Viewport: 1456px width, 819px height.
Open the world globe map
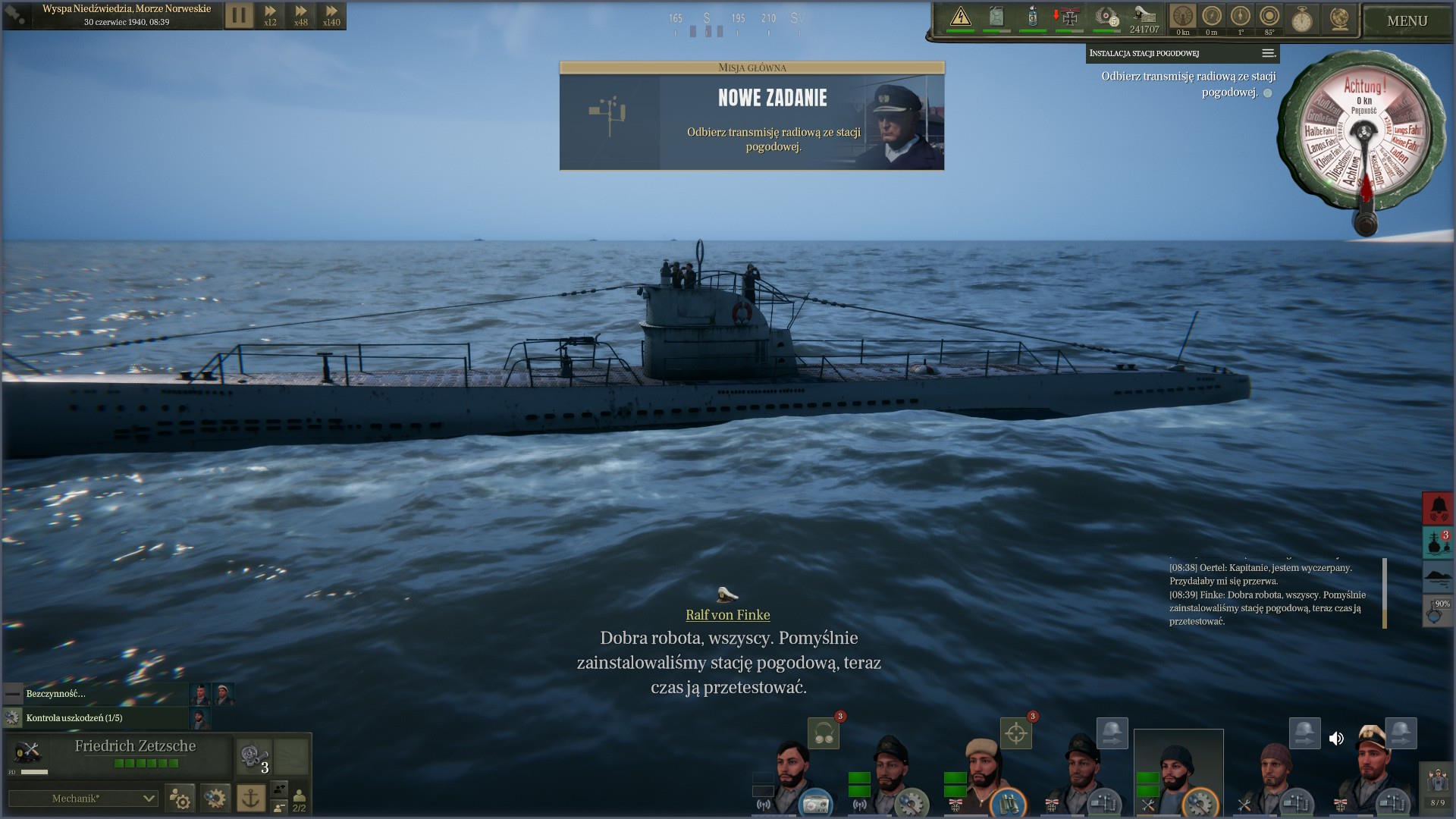tap(1339, 19)
